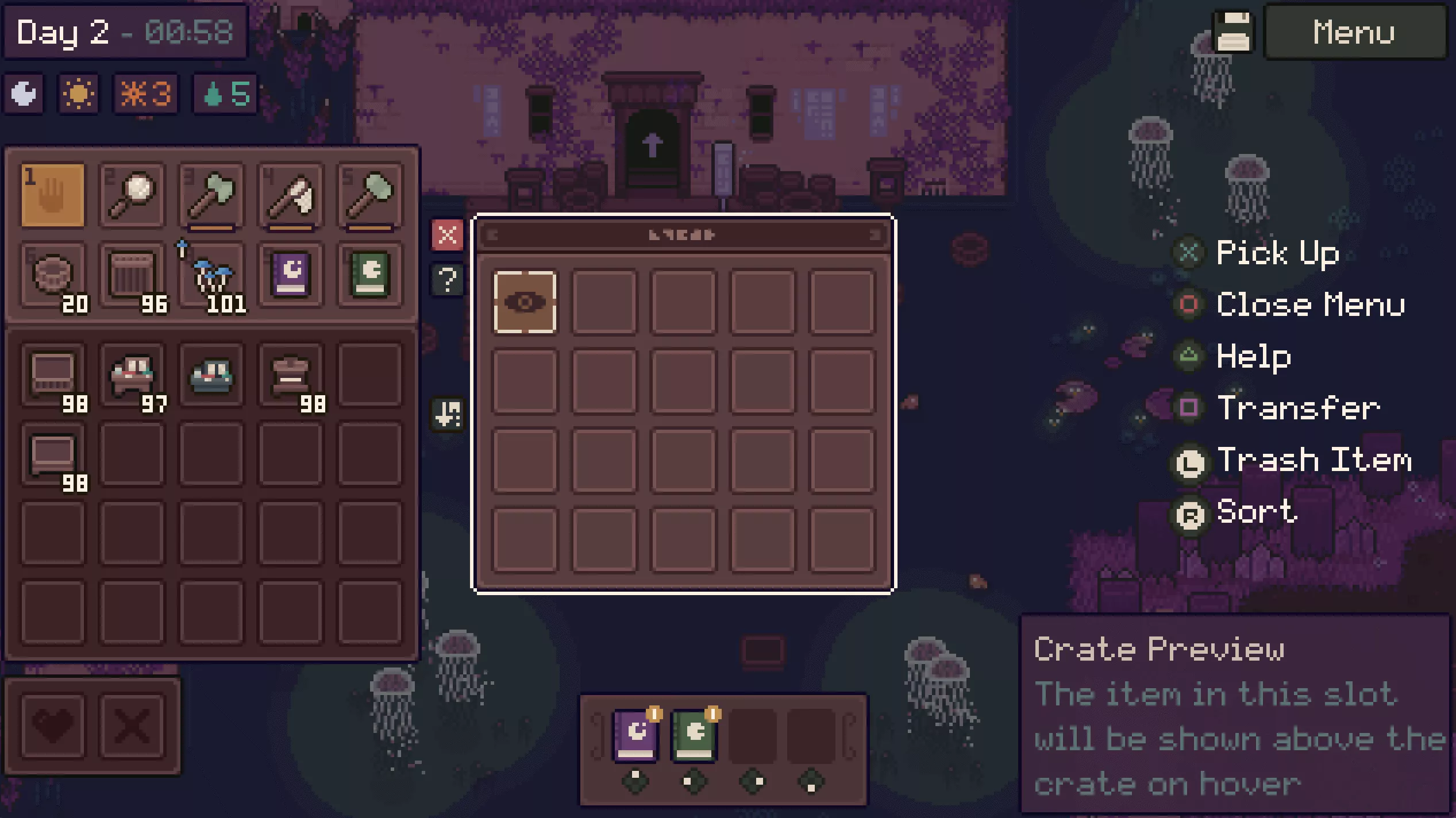Open the green book with notification badge
Viewport: 1456px width, 818px height.
pos(694,734)
